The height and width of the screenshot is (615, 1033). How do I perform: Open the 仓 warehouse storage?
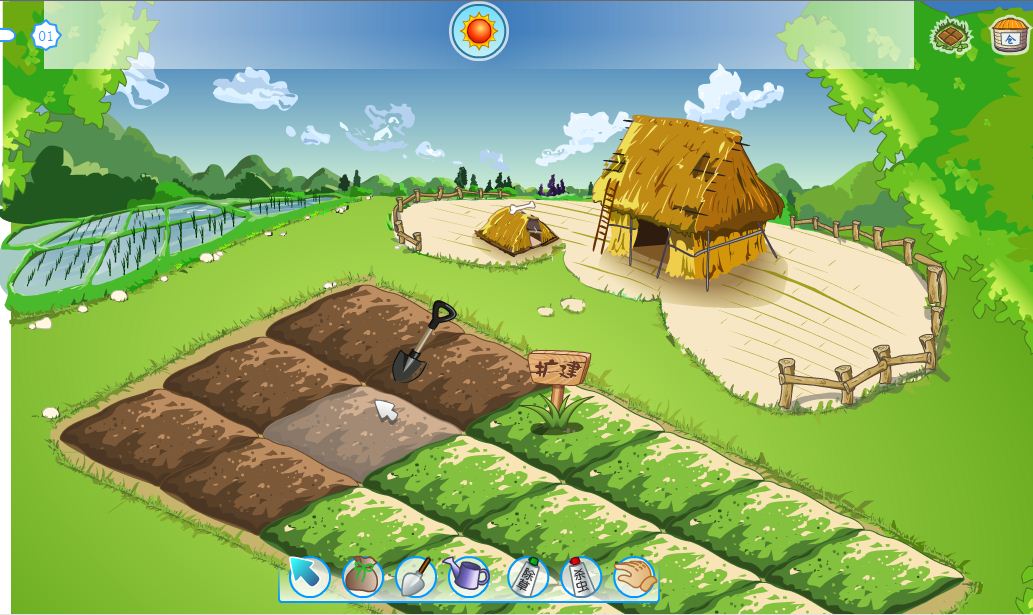pyautogui.click(x=1009, y=35)
